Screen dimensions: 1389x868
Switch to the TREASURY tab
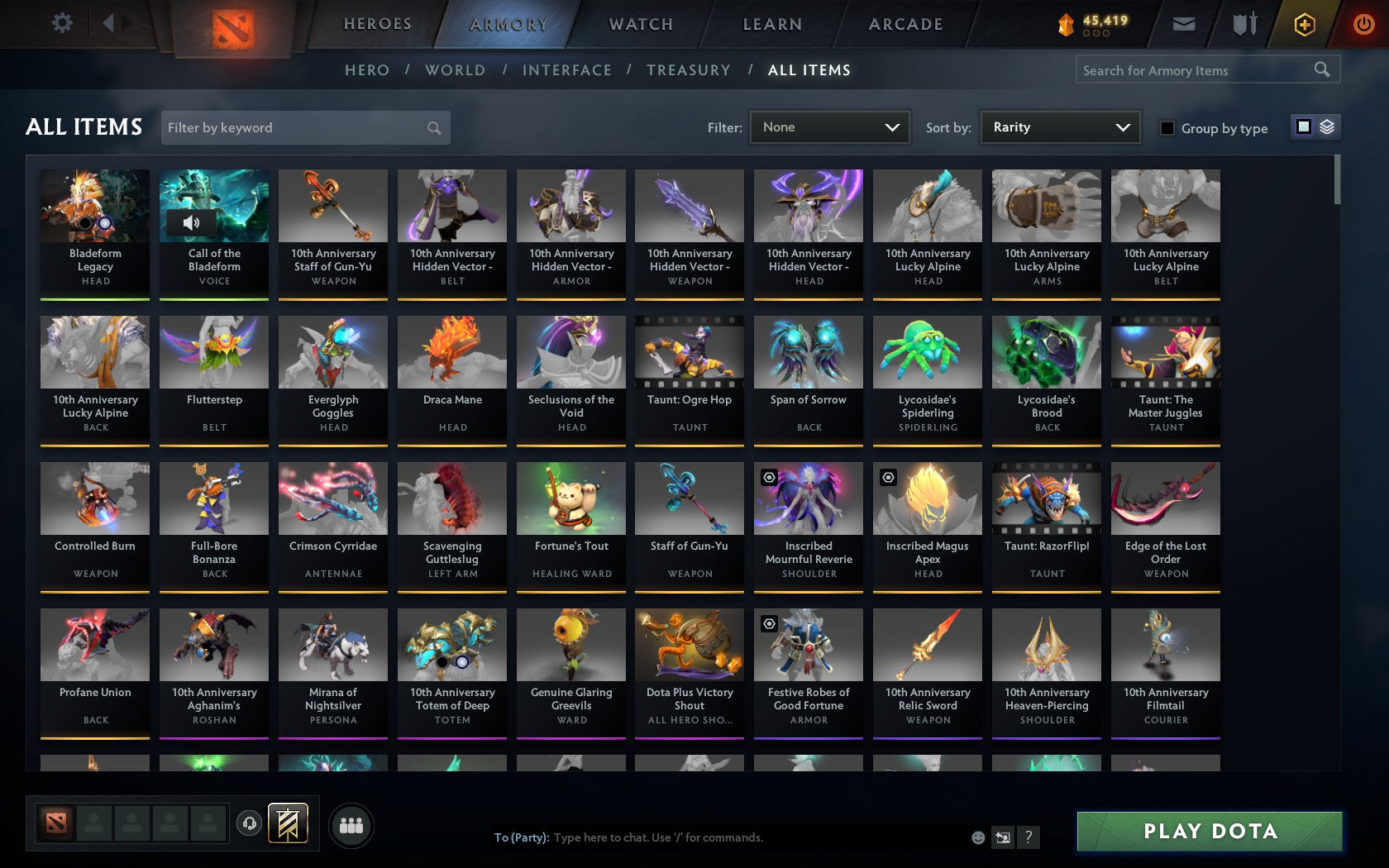click(x=689, y=70)
